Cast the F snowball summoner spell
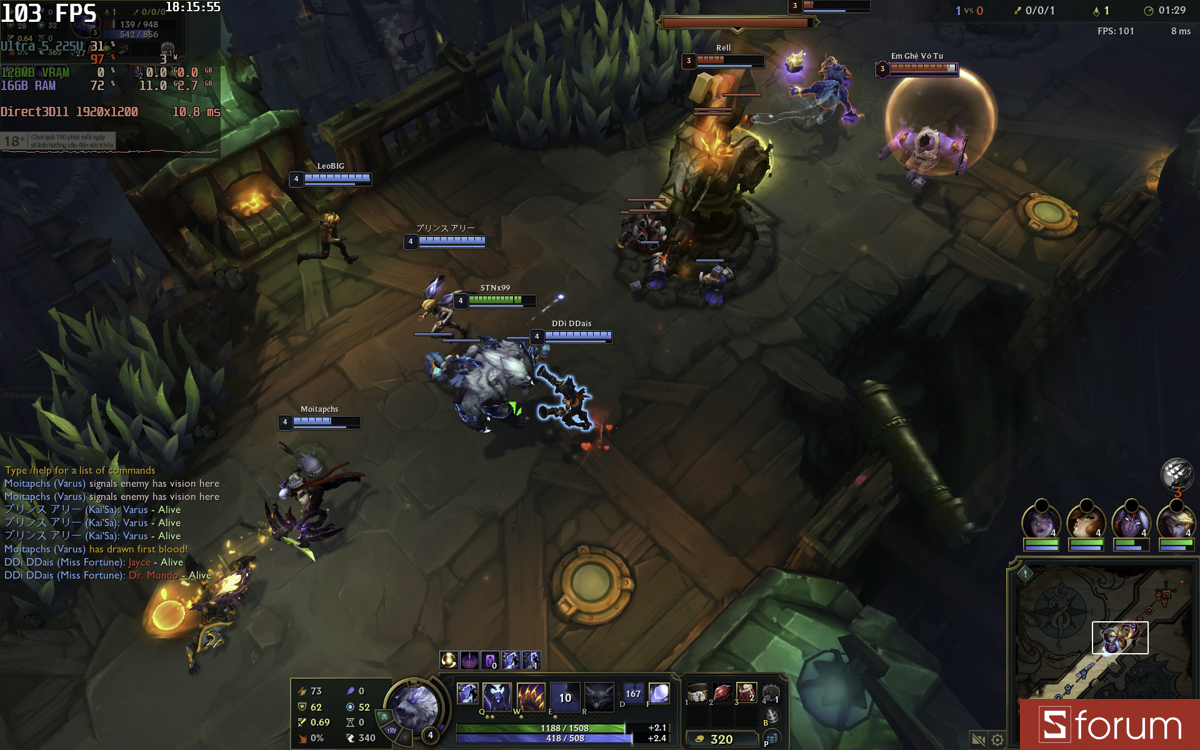The image size is (1200, 750). tap(659, 693)
